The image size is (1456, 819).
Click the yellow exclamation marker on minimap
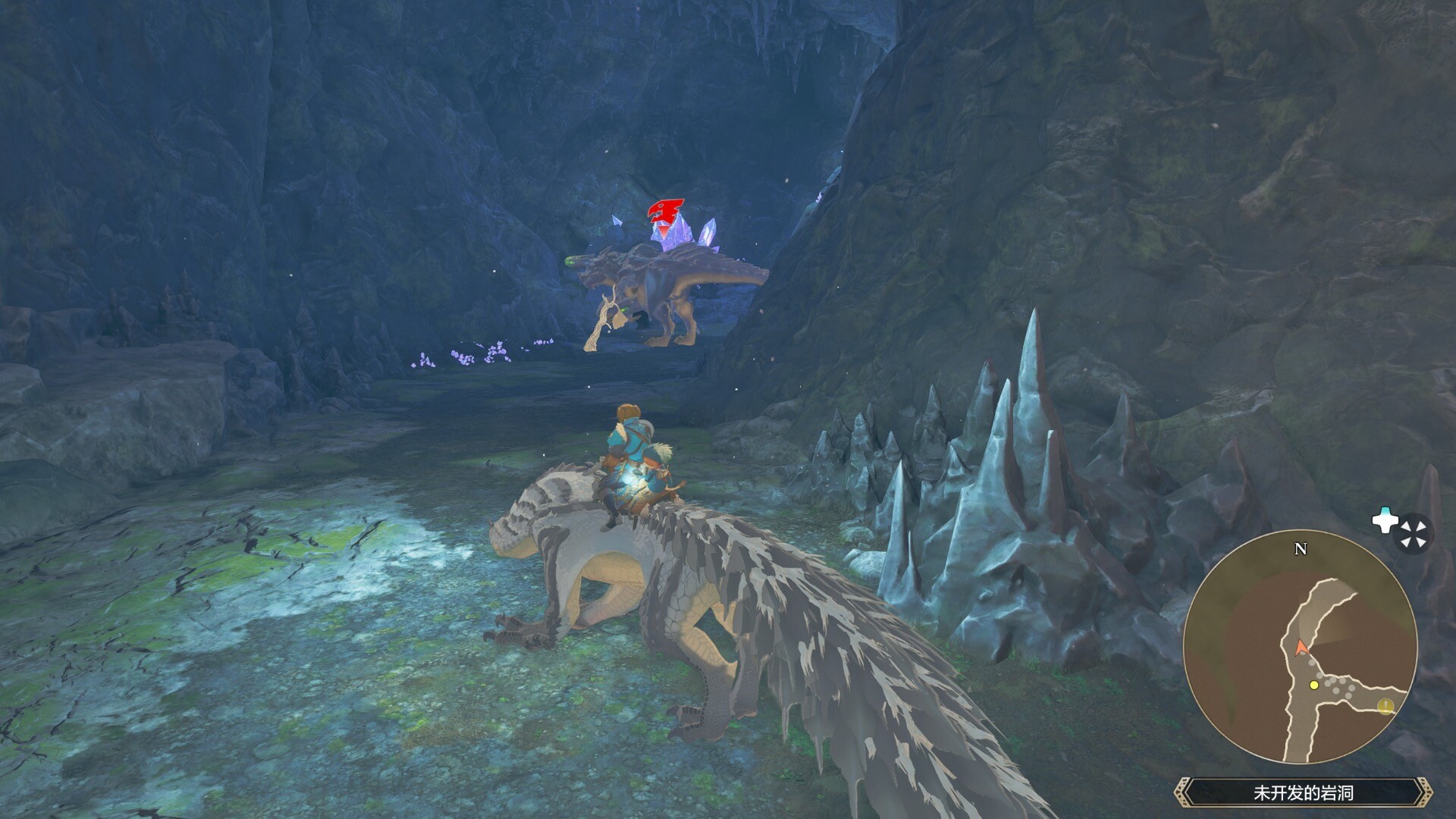[1385, 706]
